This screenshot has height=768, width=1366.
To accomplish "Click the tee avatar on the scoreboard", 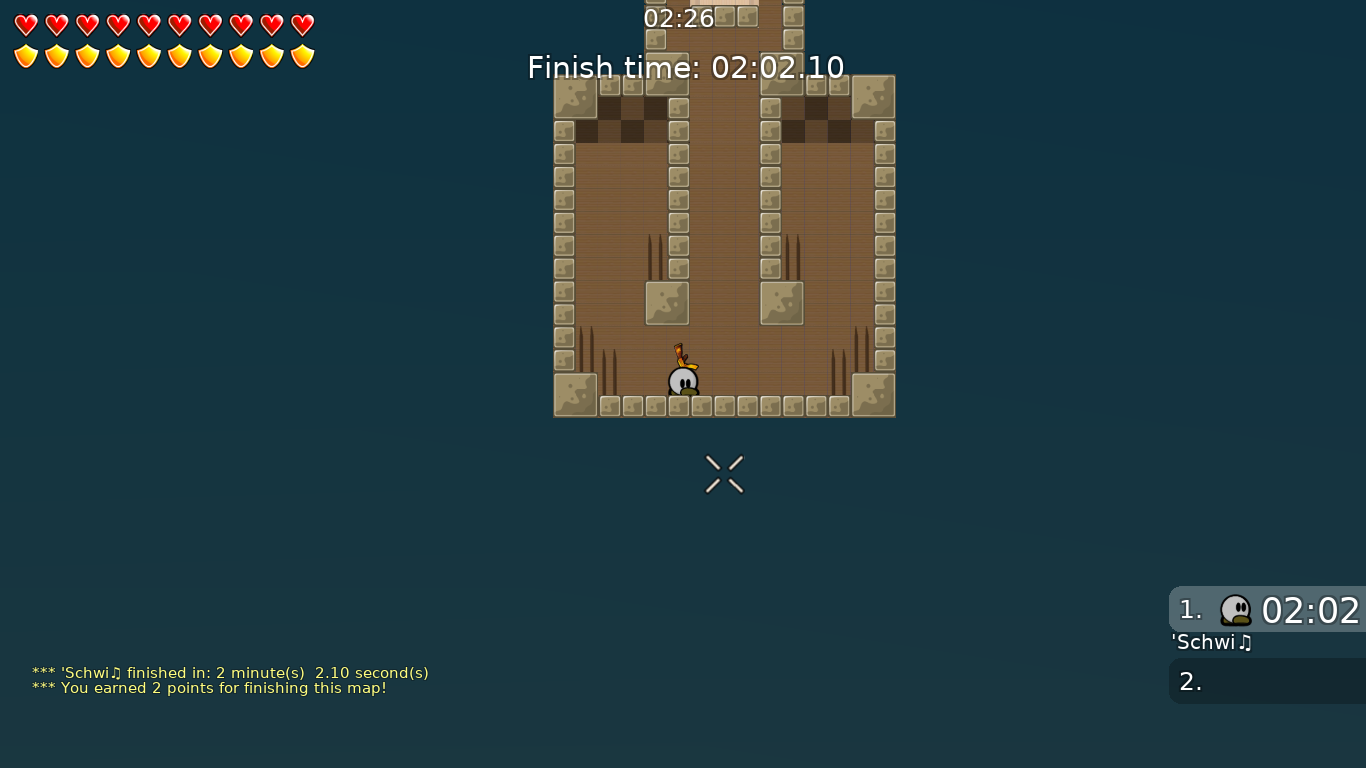I will 1237,610.
